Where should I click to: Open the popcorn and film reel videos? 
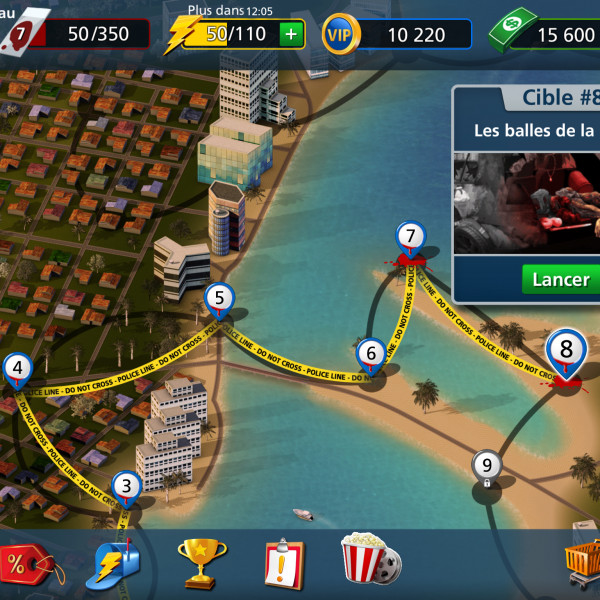370,560
